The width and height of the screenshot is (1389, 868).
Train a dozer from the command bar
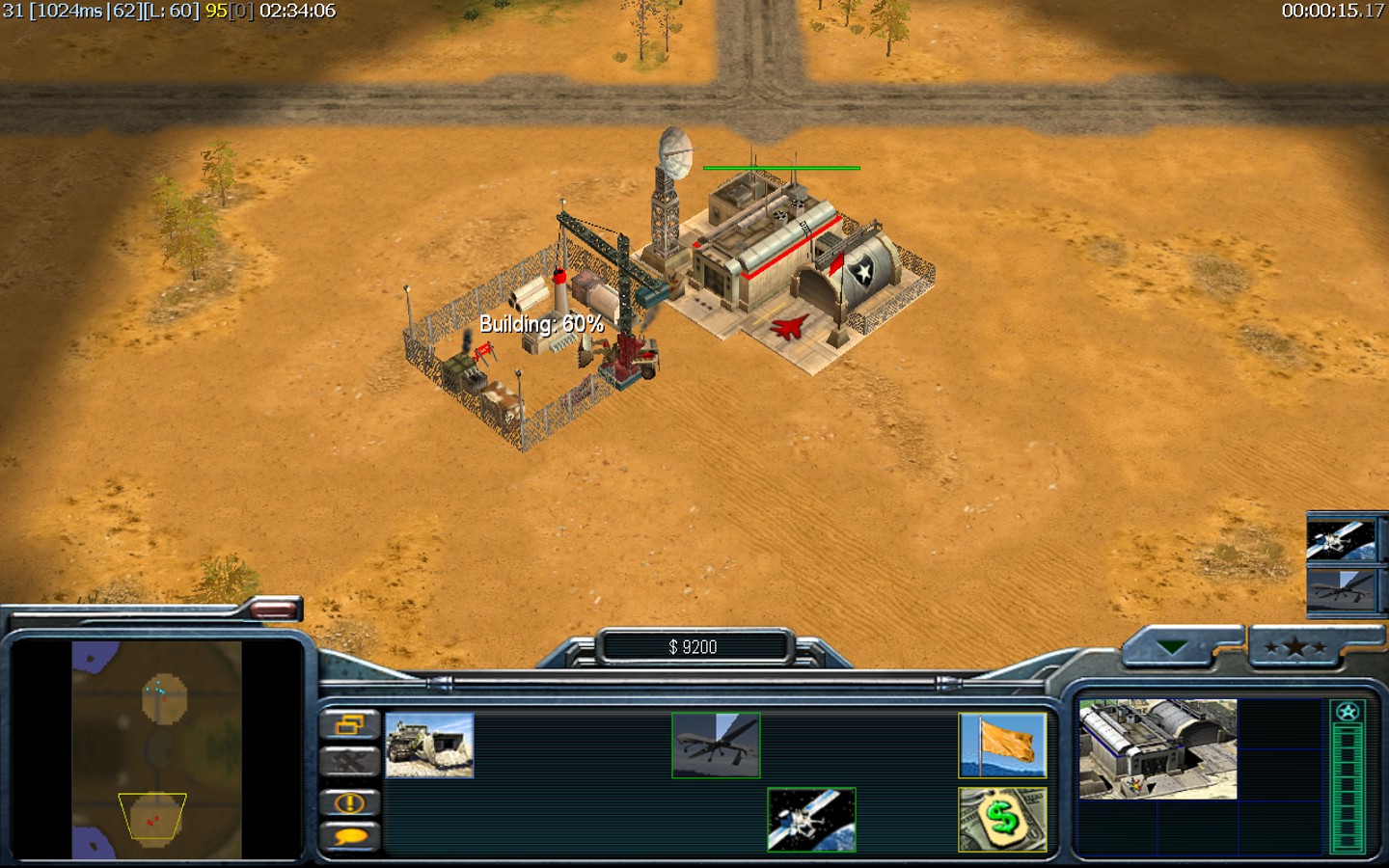point(429,745)
